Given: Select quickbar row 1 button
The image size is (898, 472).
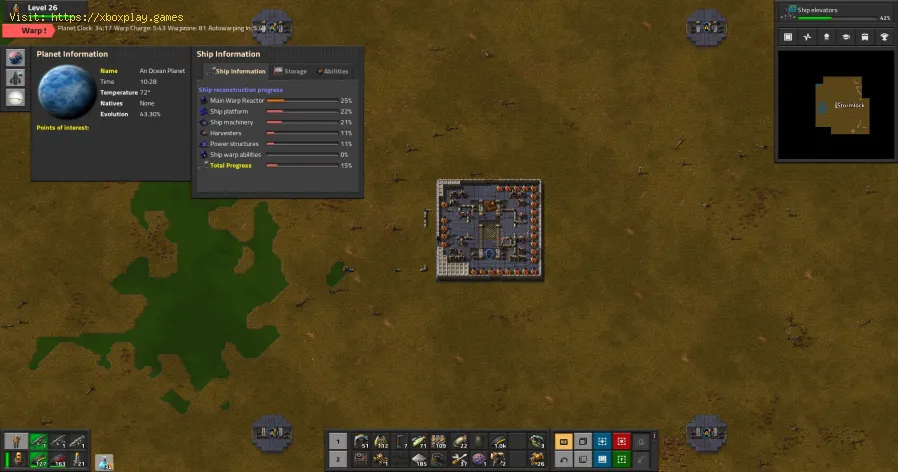Looking at the screenshot, I should coord(338,441).
